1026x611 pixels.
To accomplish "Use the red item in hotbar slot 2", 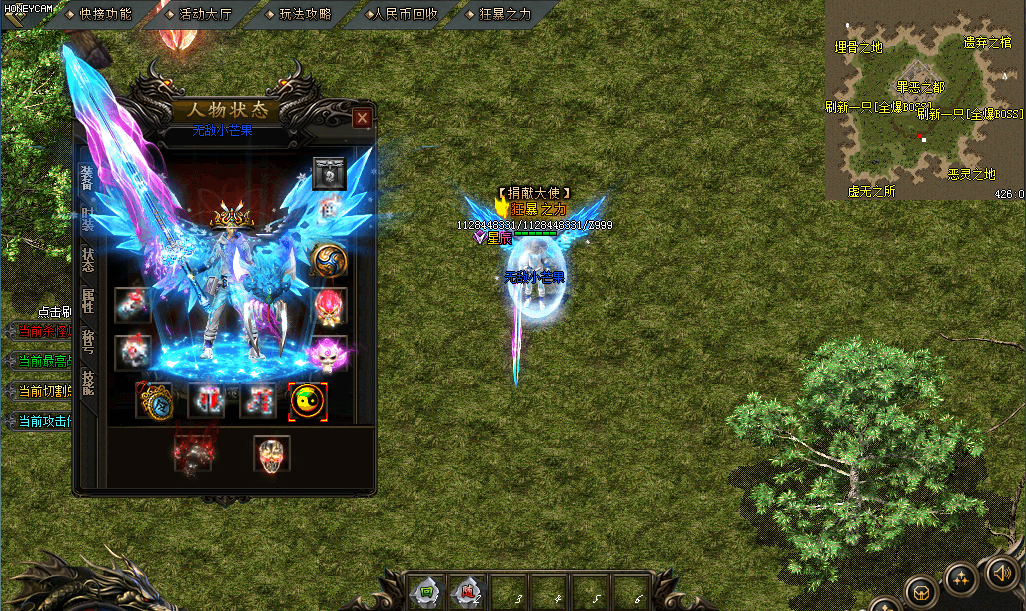I will point(466,591).
